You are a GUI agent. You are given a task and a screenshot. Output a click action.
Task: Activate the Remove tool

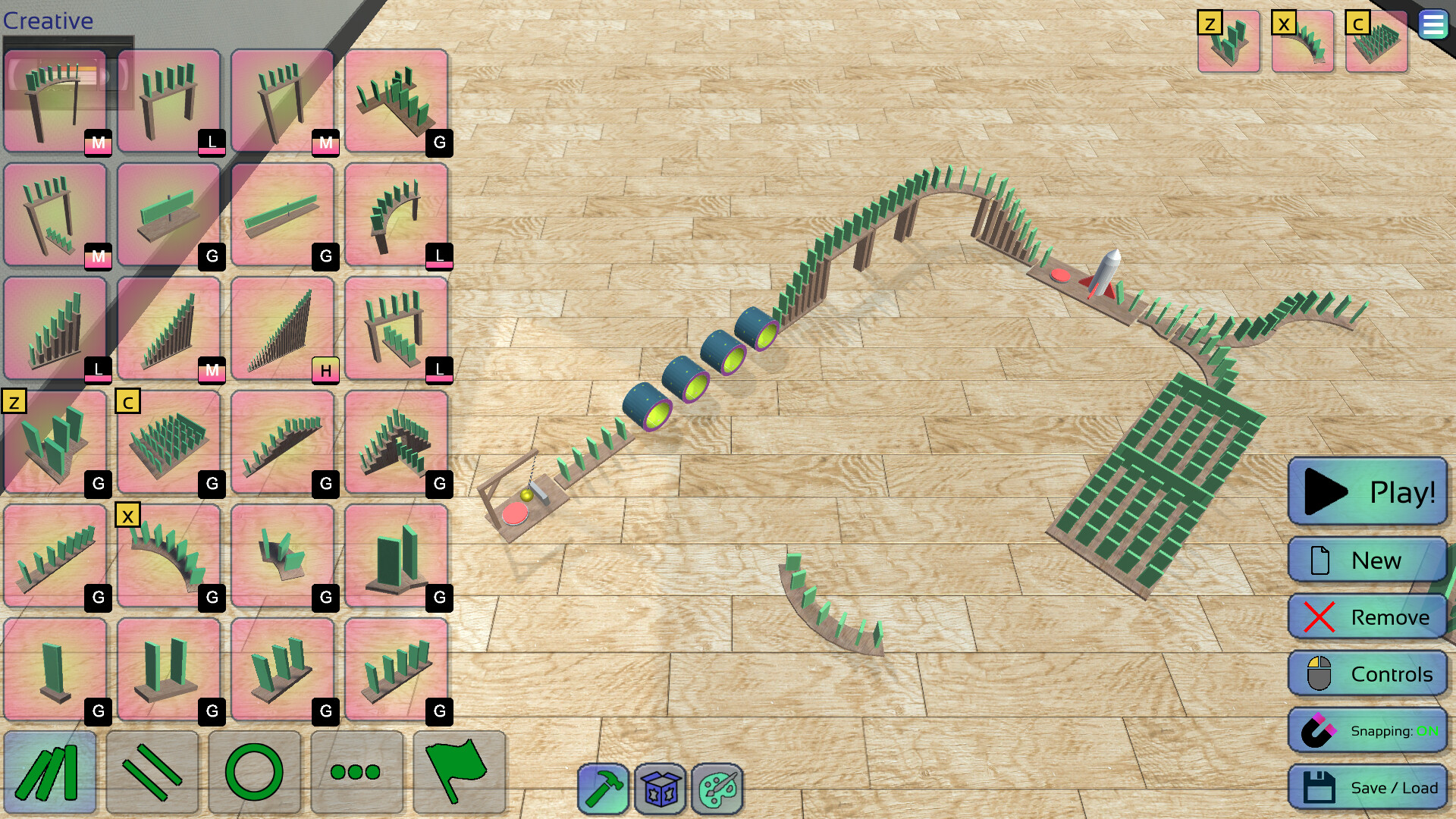tap(1367, 617)
